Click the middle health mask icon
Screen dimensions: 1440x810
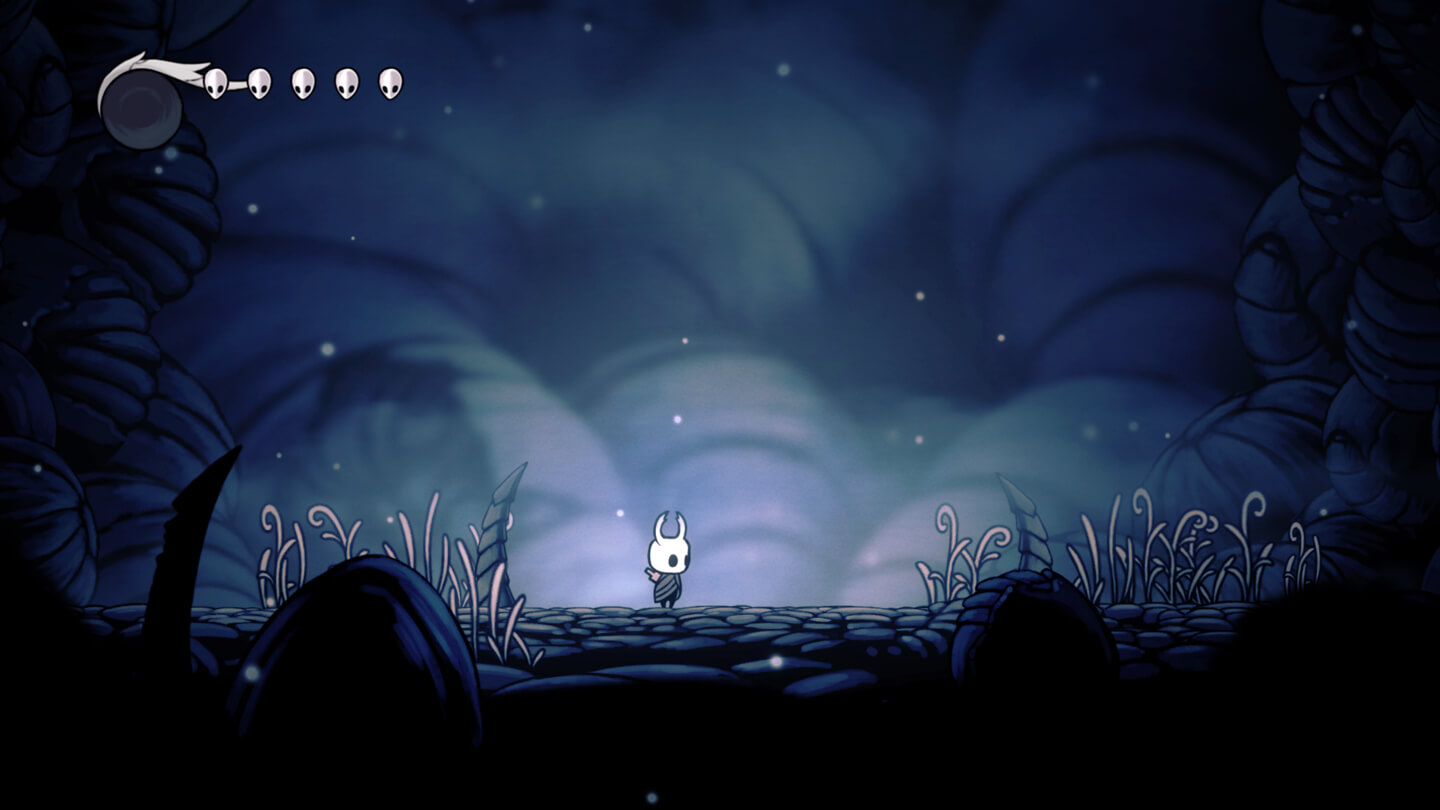pos(302,84)
